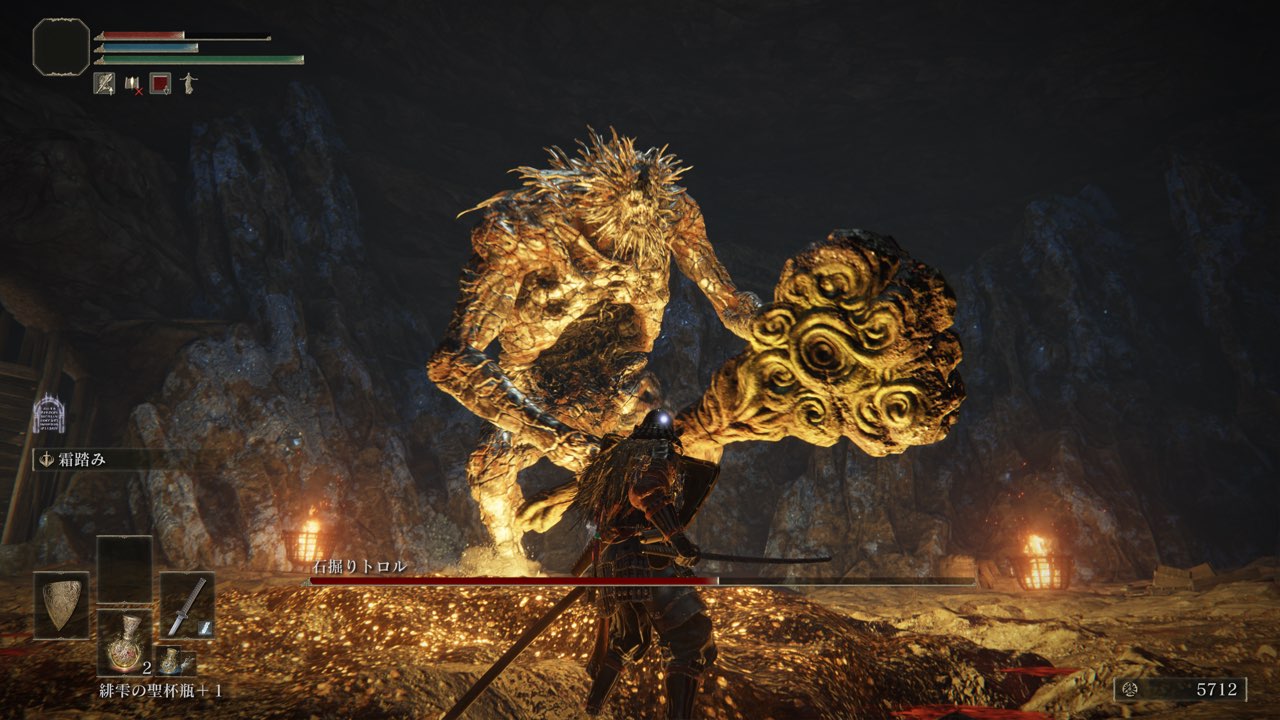Use the crimson tears flask slot
The width and height of the screenshot is (1280, 720).
(x=124, y=641)
